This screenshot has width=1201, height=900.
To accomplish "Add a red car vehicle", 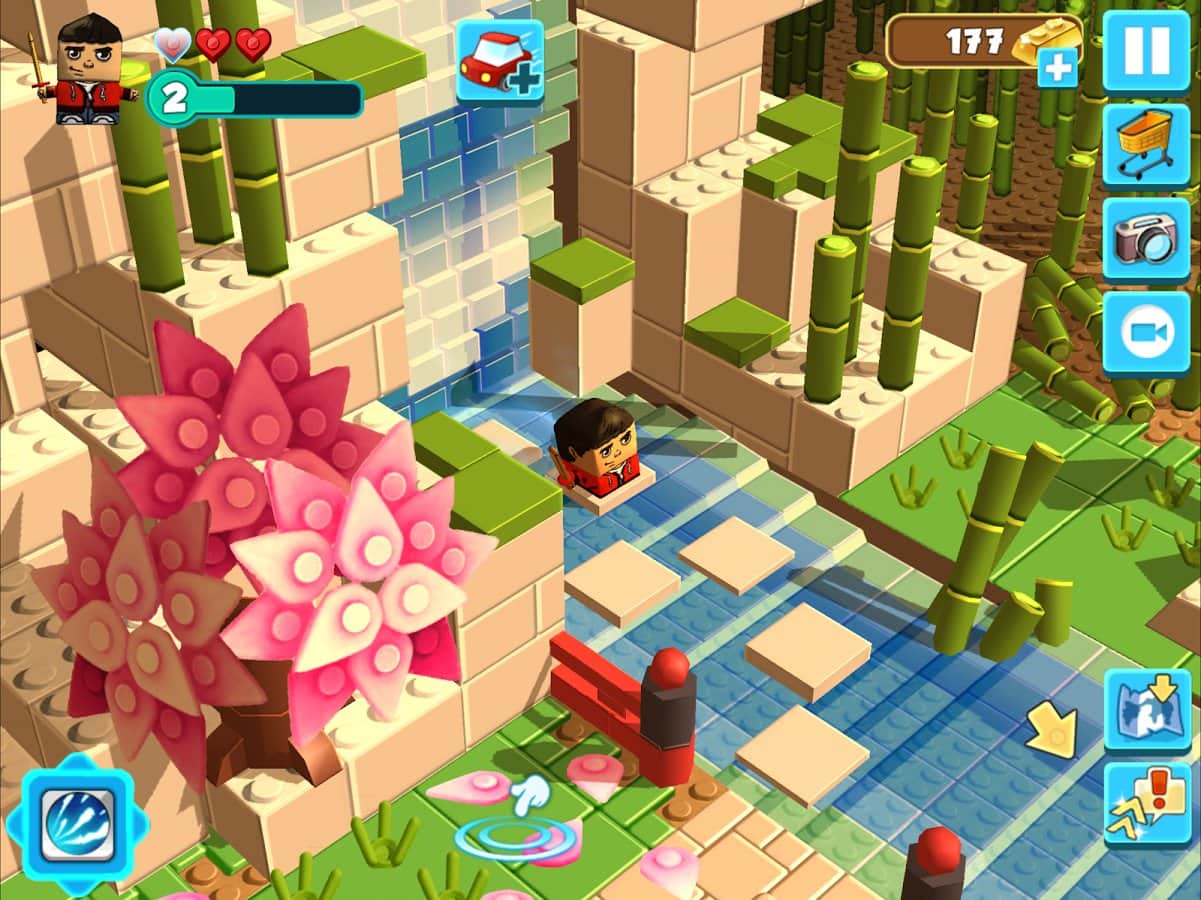I will [500, 62].
